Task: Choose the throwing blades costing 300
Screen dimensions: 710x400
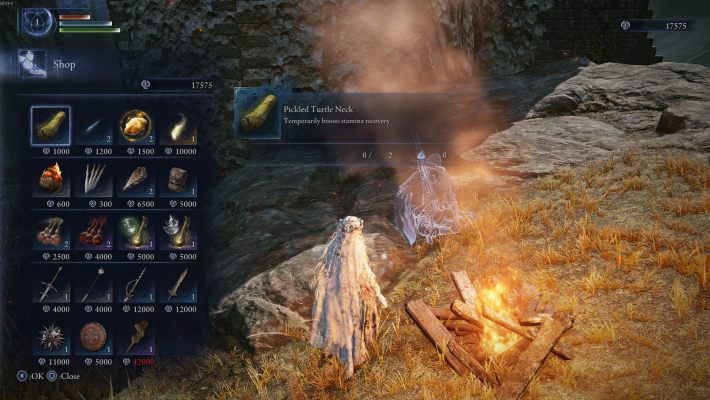Action: [x=92, y=178]
